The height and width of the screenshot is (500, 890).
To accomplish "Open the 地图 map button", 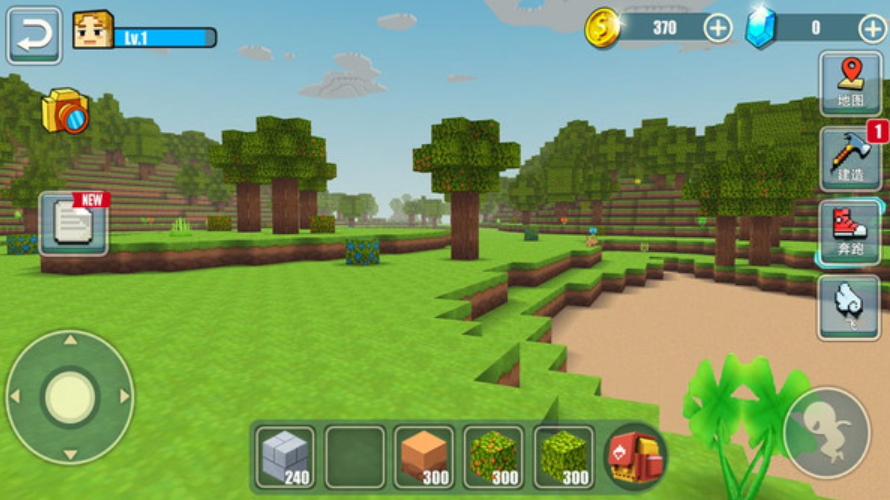I will [850, 83].
